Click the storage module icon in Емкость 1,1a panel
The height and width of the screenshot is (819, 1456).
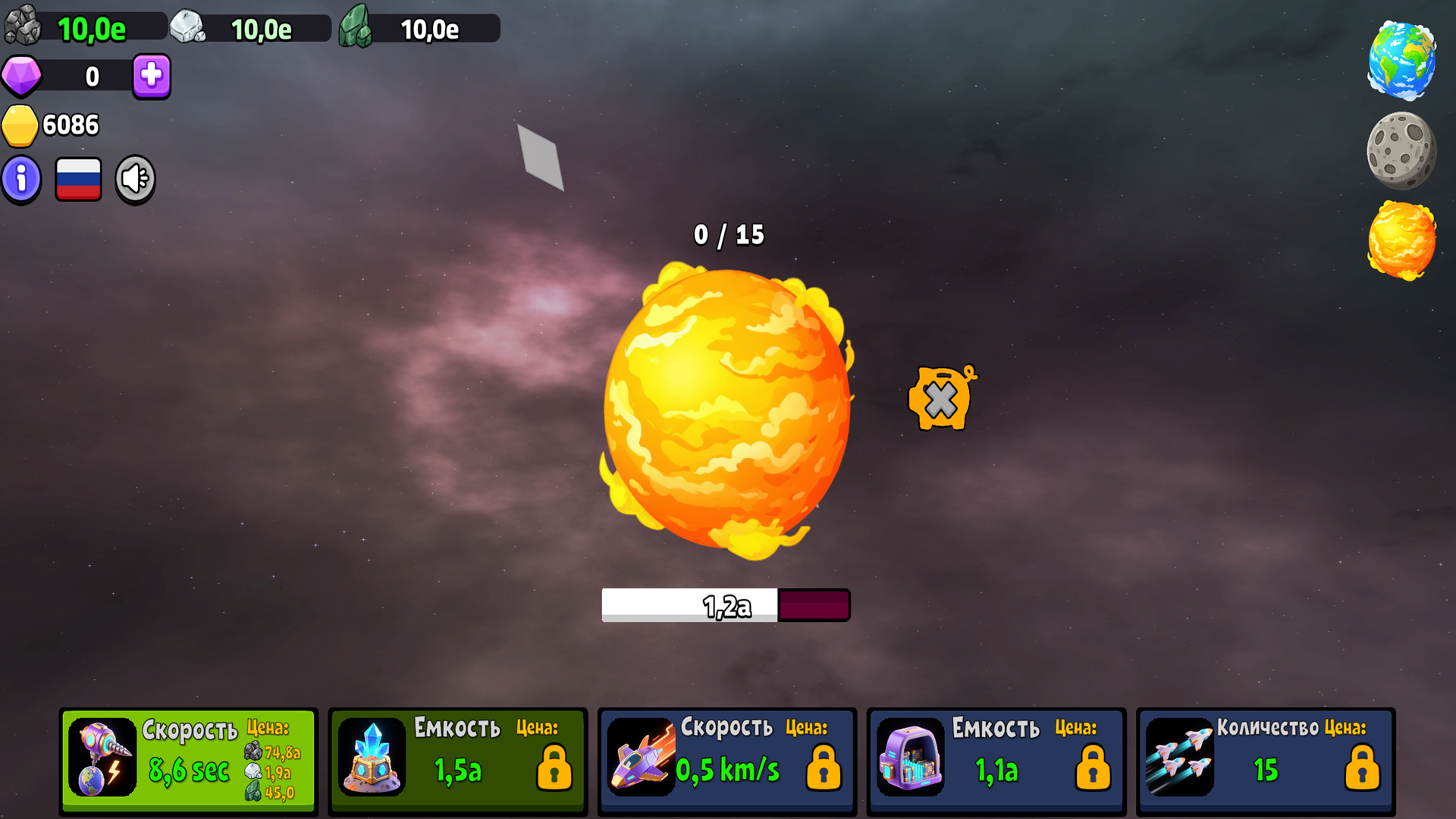click(x=910, y=758)
